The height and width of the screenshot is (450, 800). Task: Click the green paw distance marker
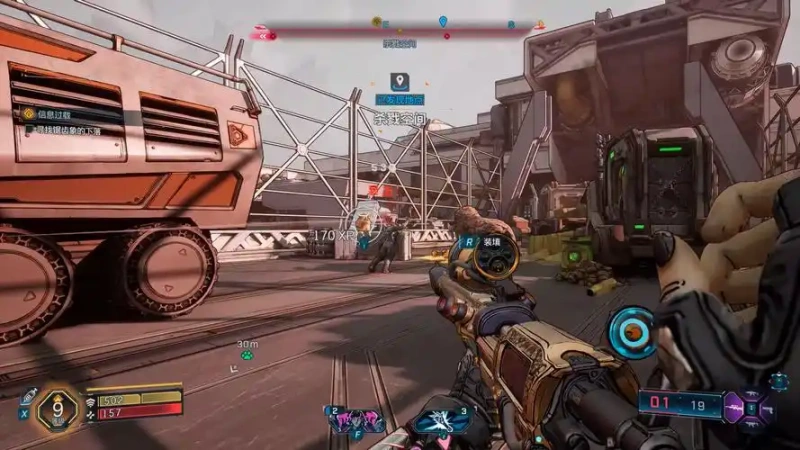click(x=246, y=354)
